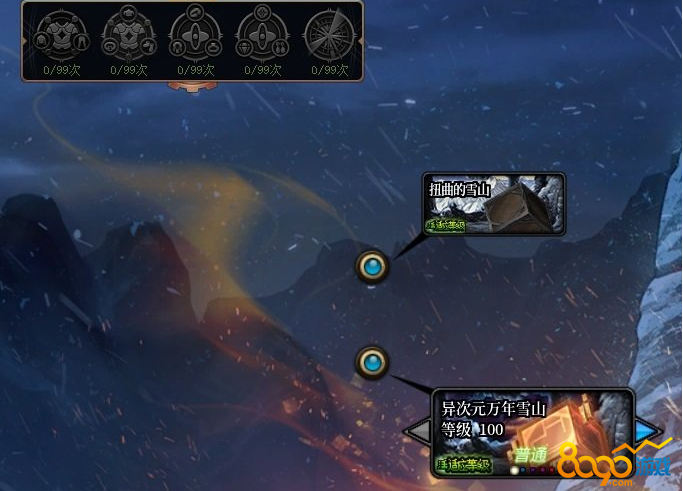Viewport: 683px width, 491px height.
Task: Lower dungeon difficulty with the left arrow
Action: click(417, 432)
